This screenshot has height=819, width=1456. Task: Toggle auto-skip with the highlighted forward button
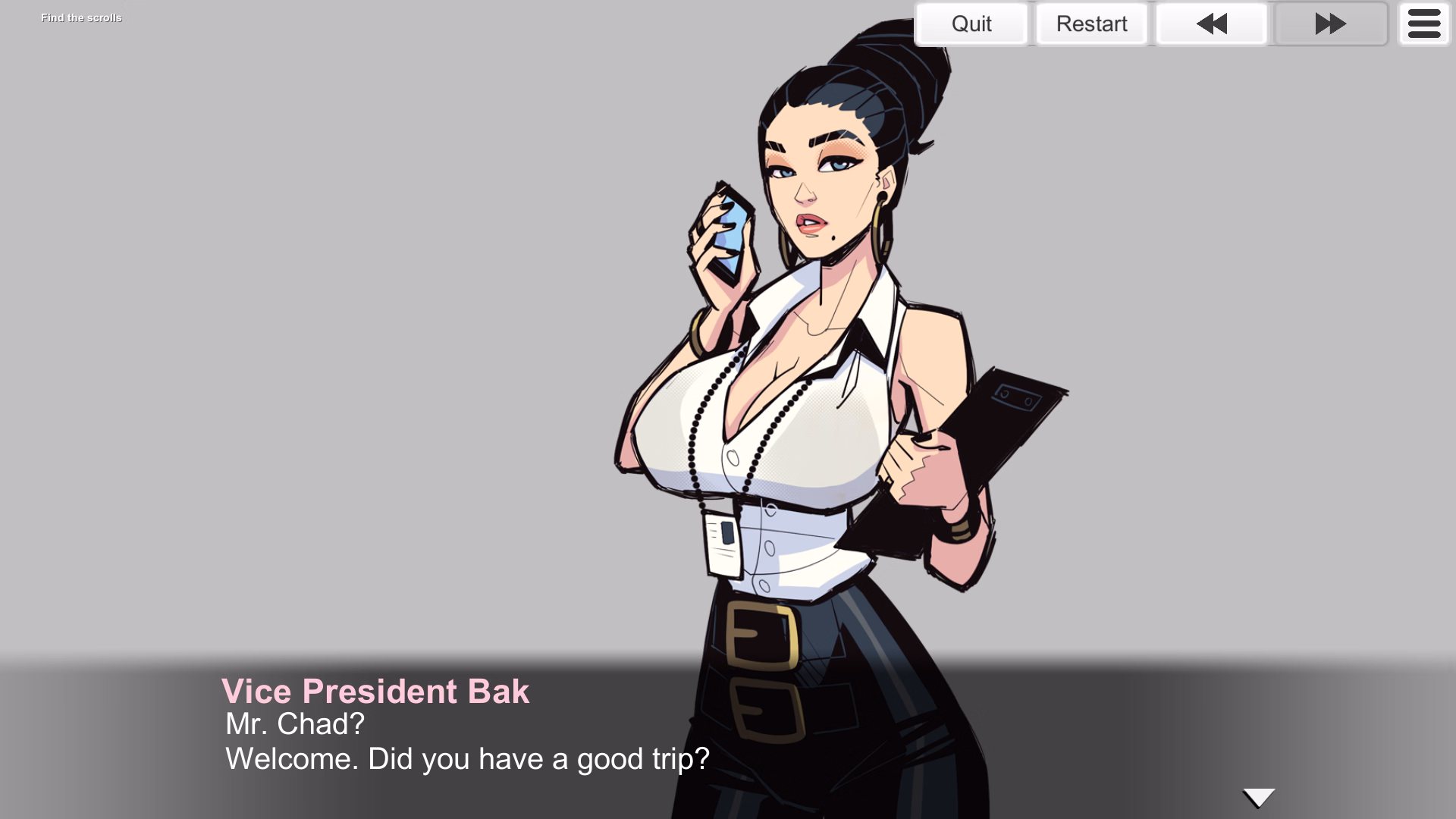coord(1329,24)
